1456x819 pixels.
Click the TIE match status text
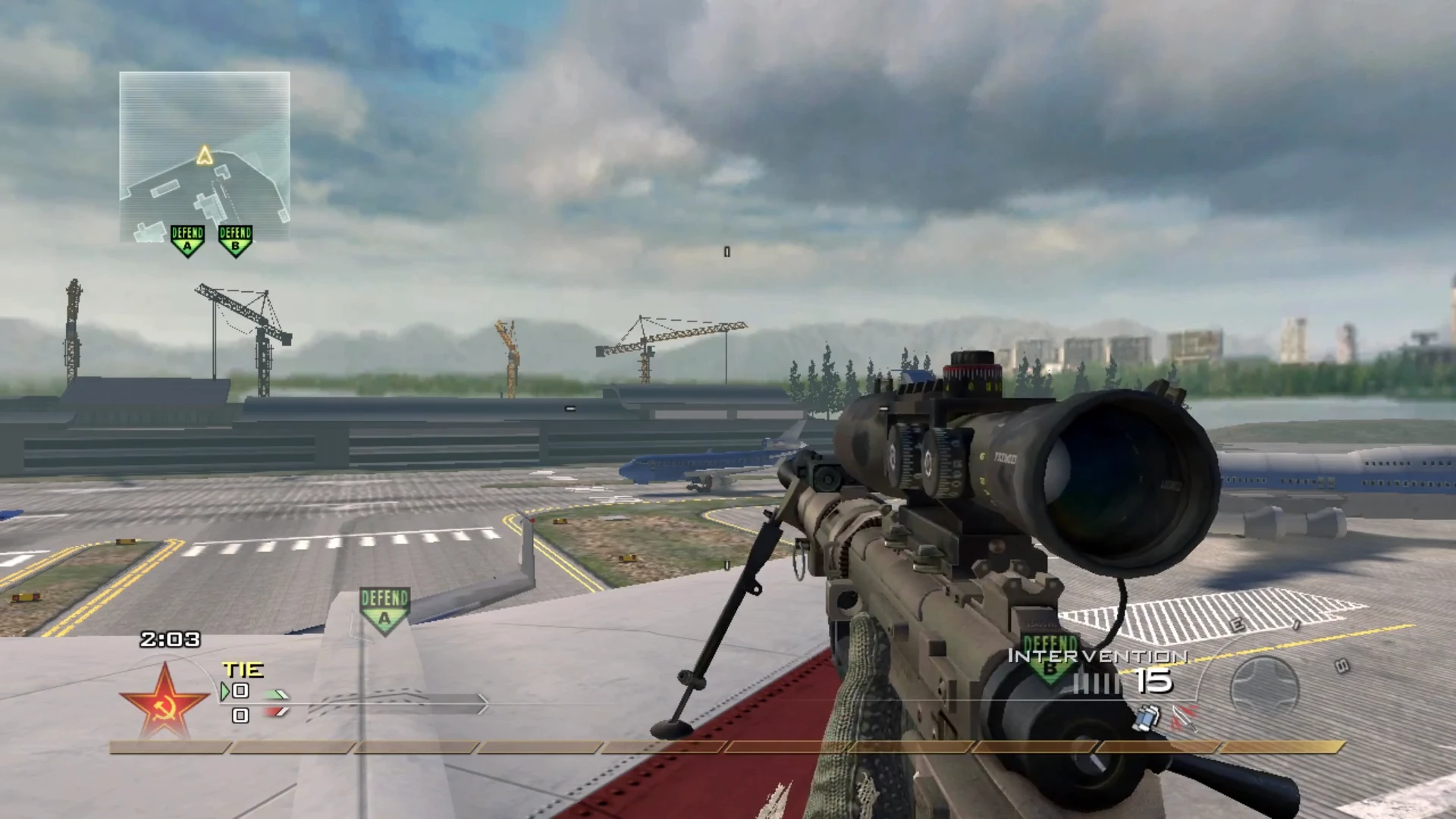[243, 670]
